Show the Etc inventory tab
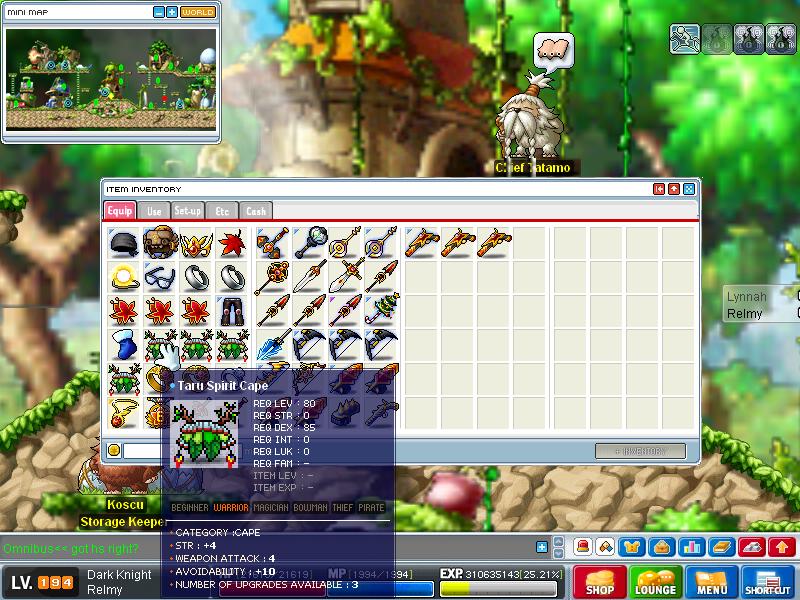 pyautogui.click(x=223, y=211)
